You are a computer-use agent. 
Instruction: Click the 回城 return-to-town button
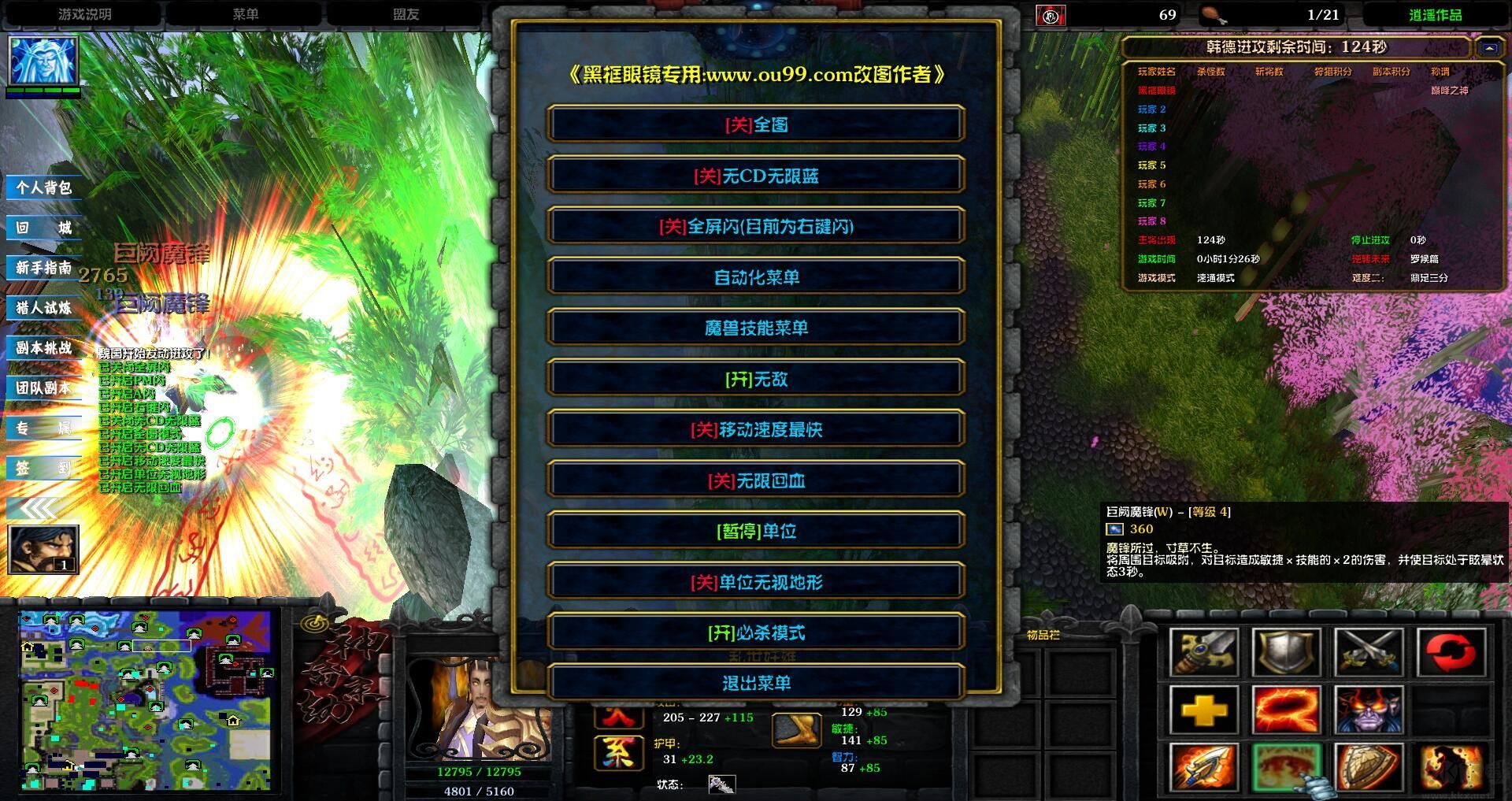[44, 228]
